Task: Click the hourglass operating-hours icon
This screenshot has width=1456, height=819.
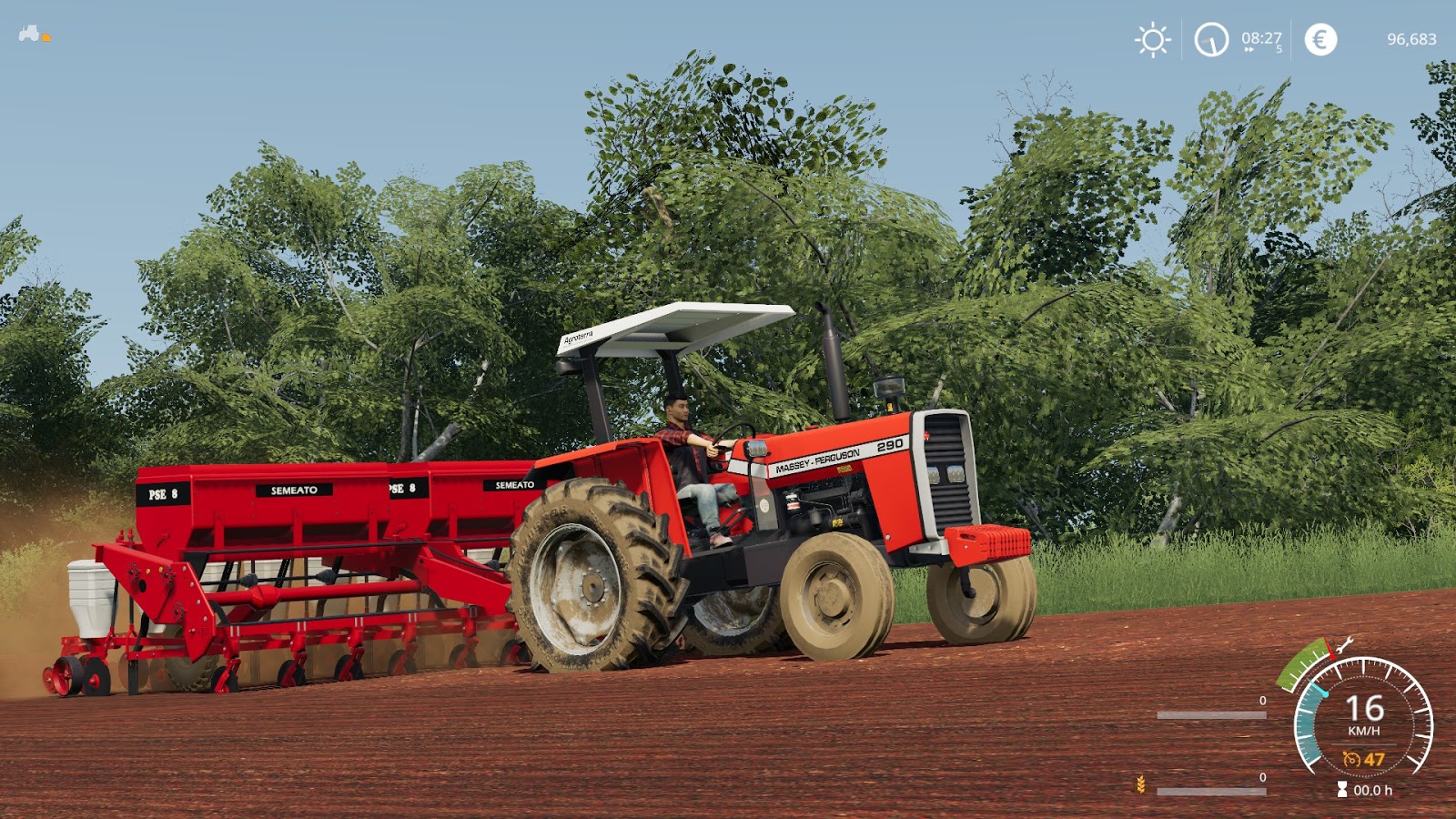Action: click(1342, 788)
